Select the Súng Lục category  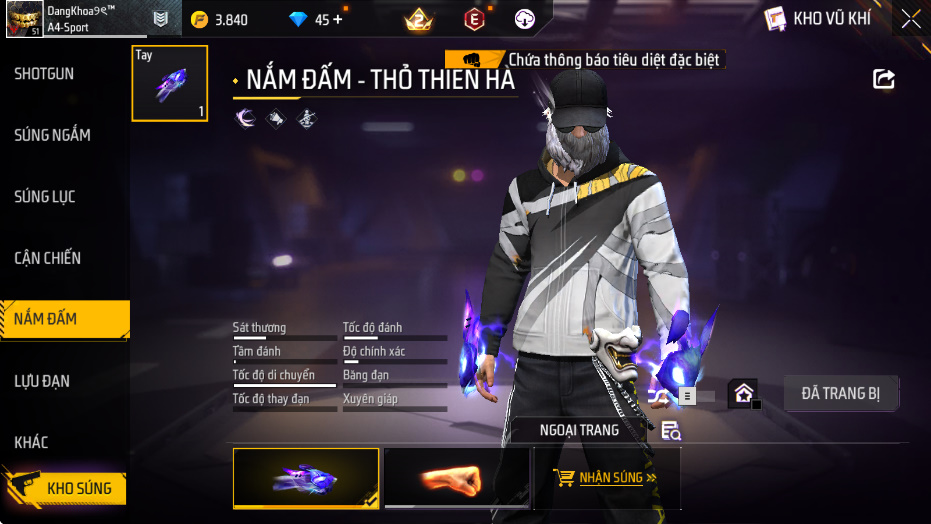click(x=45, y=197)
